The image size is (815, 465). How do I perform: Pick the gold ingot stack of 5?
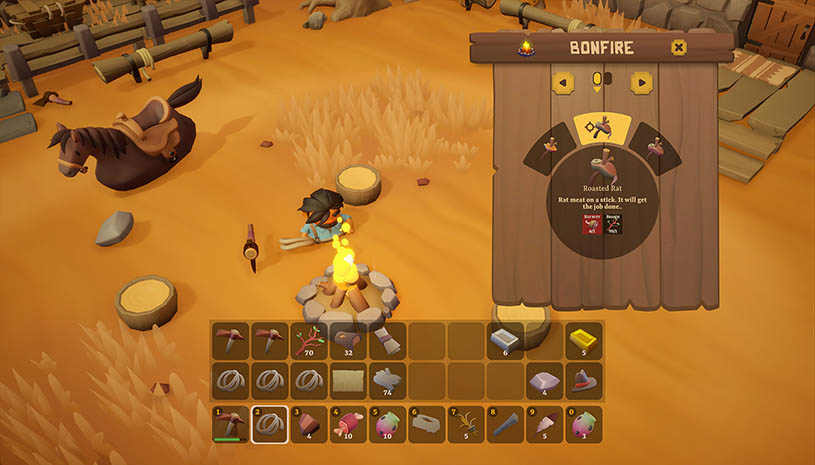(x=584, y=340)
